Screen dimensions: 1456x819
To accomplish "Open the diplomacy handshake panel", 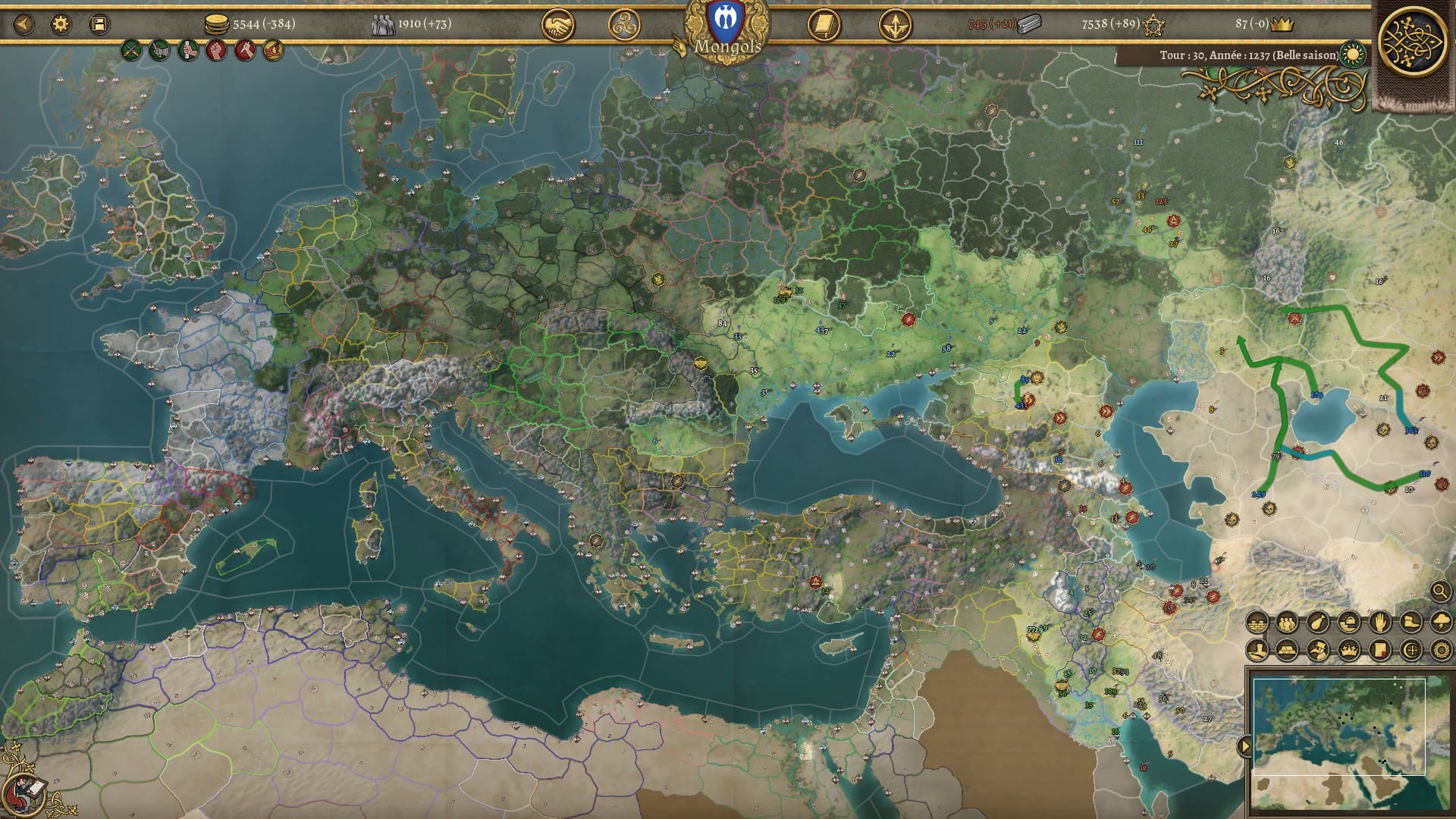I will [557, 26].
